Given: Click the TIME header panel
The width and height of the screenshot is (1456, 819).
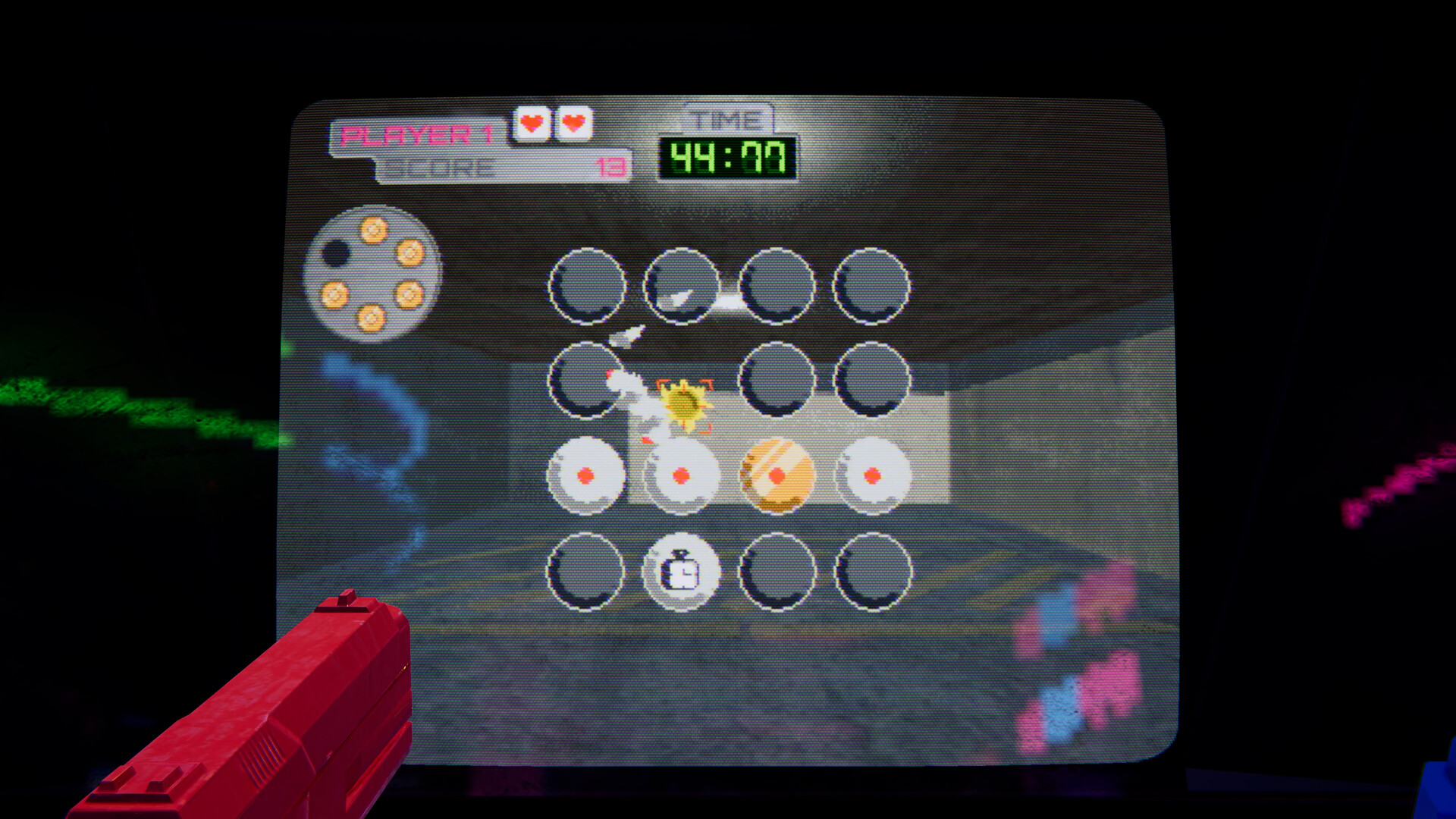Looking at the screenshot, I should (x=726, y=118).
